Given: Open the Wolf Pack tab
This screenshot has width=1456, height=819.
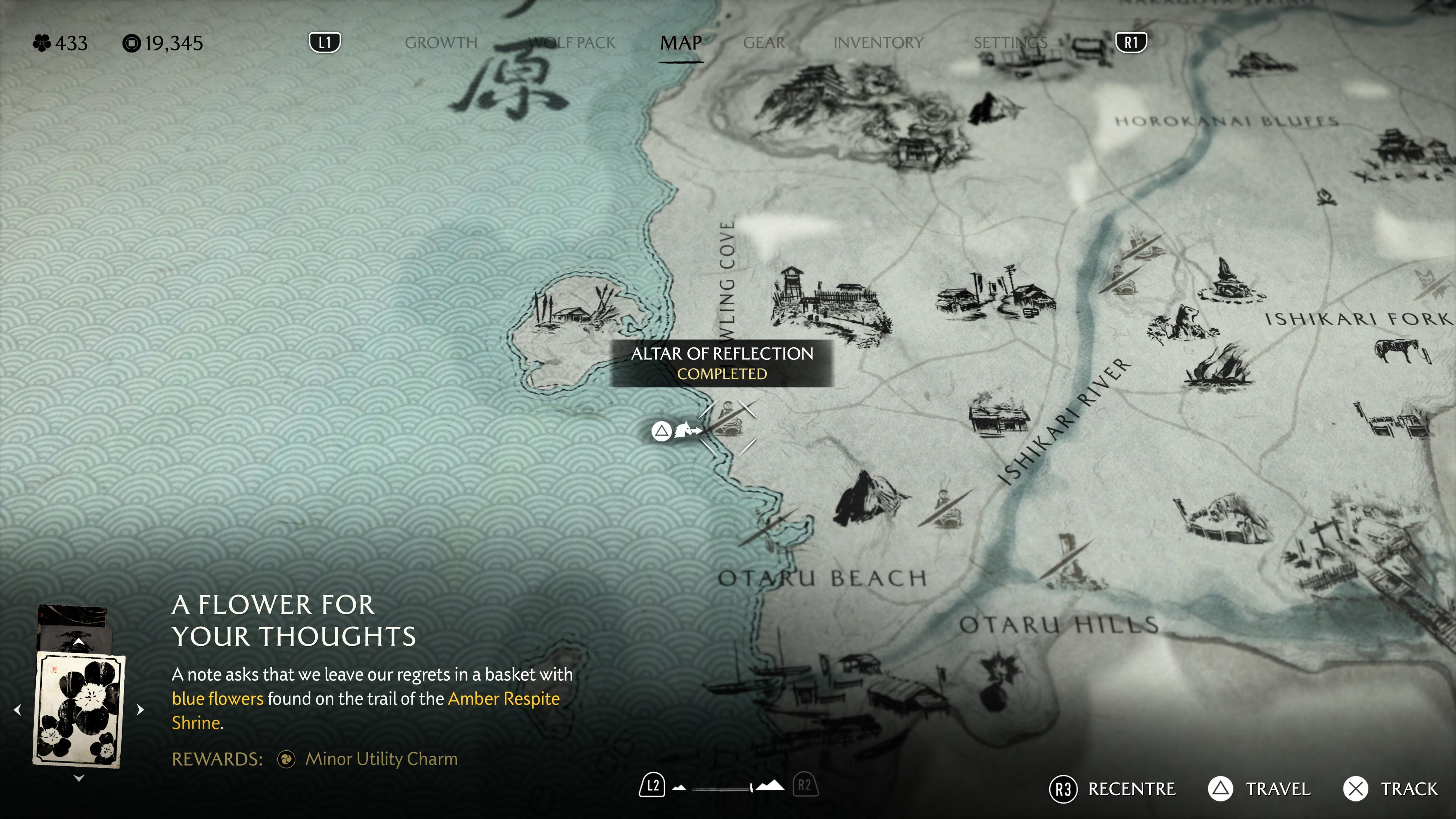Looking at the screenshot, I should coord(571,43).
